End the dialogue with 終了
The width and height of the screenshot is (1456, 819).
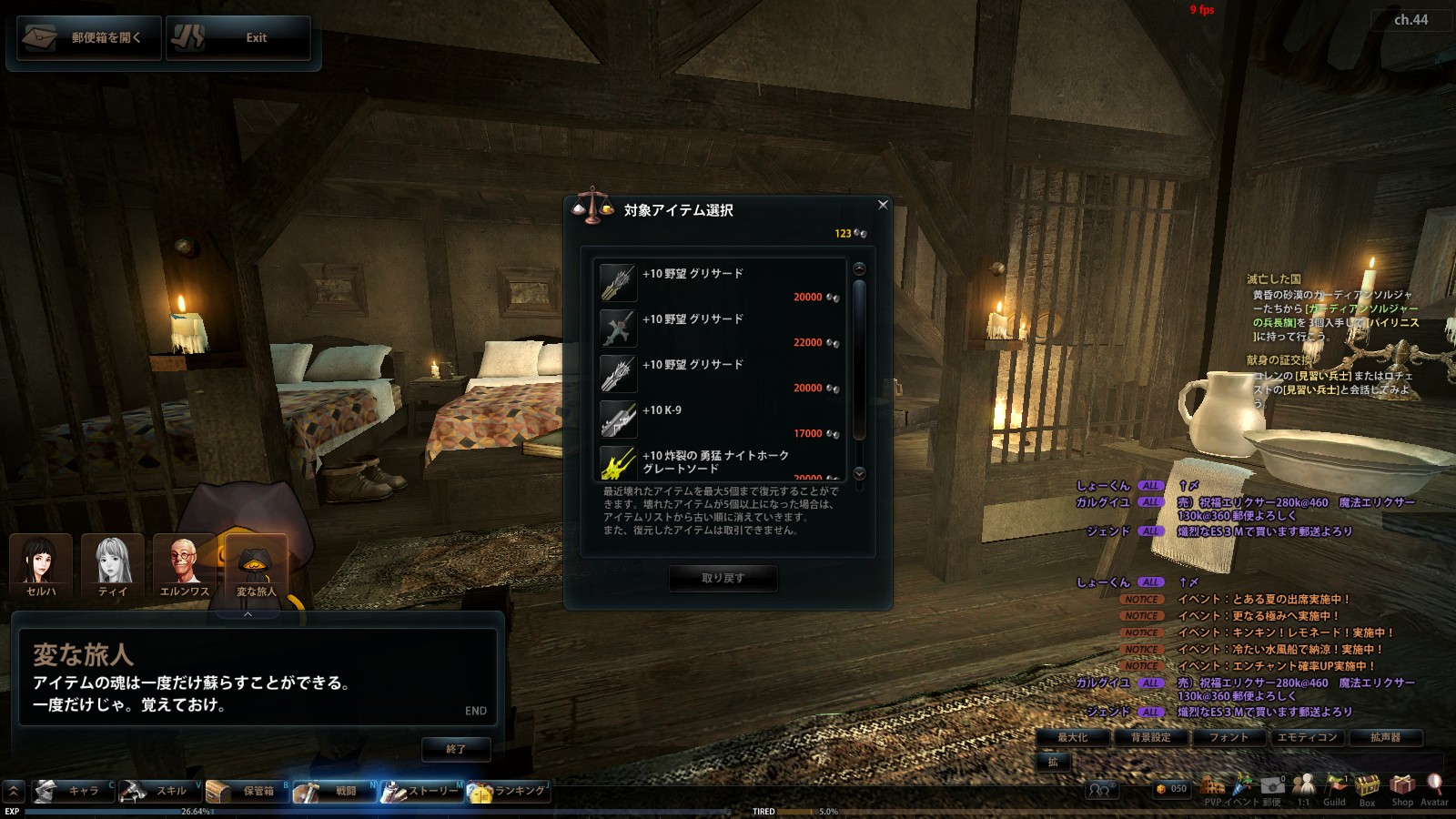tap(456, 749)
